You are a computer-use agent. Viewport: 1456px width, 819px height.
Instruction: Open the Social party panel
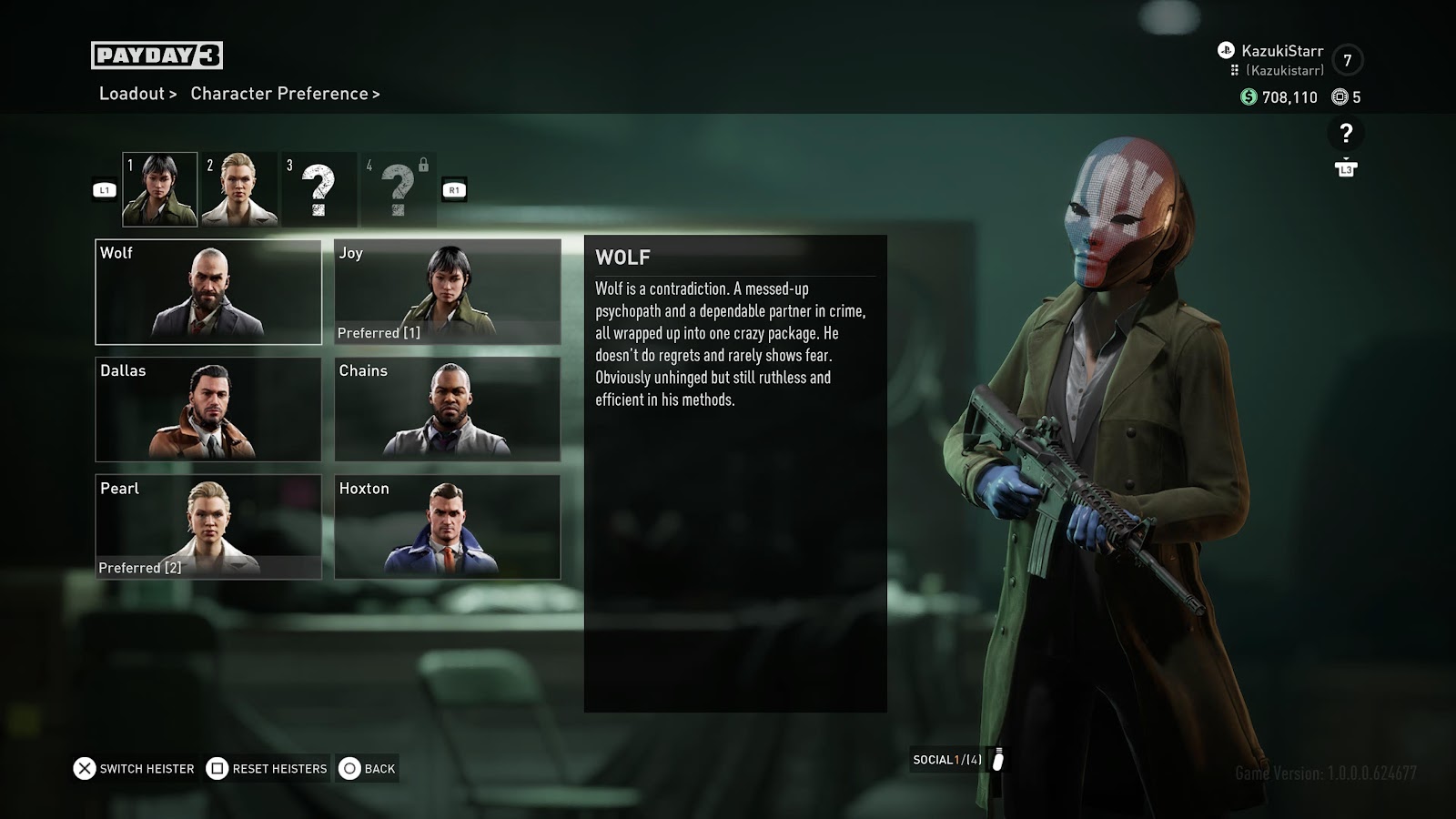click(x=958, y=760)
